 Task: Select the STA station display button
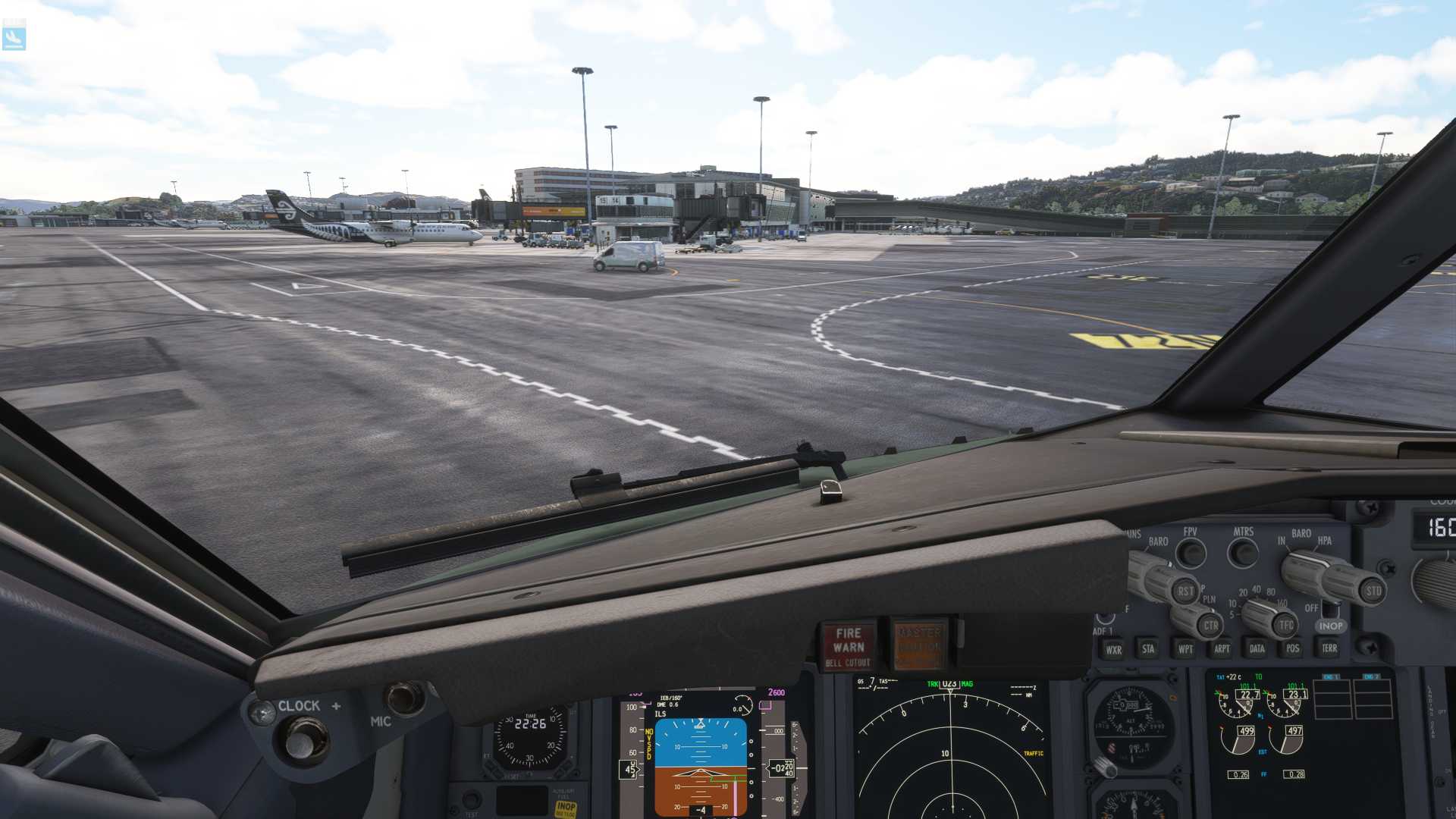[x=1149, y=650]
